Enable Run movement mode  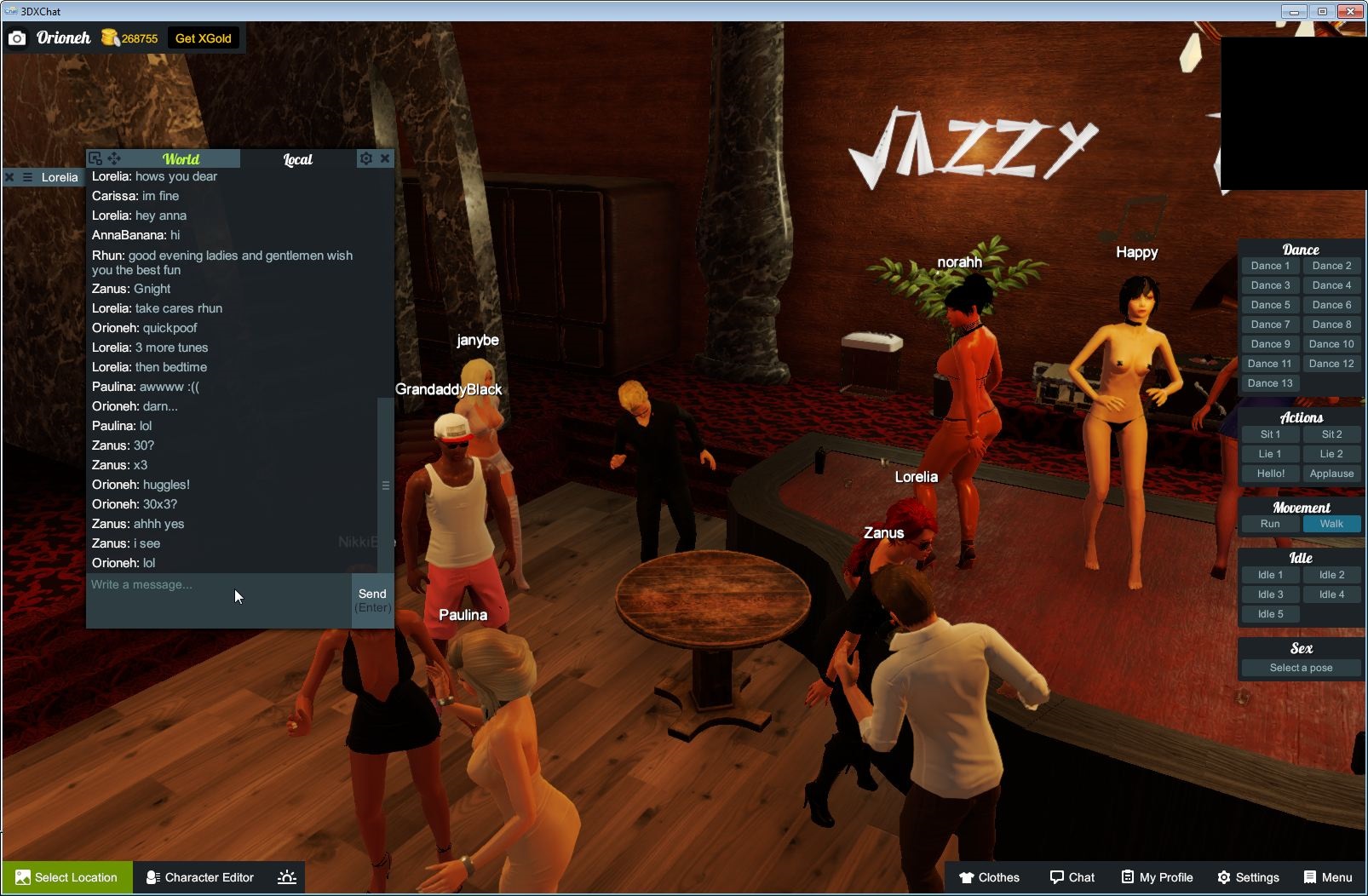pos(1270,524)
